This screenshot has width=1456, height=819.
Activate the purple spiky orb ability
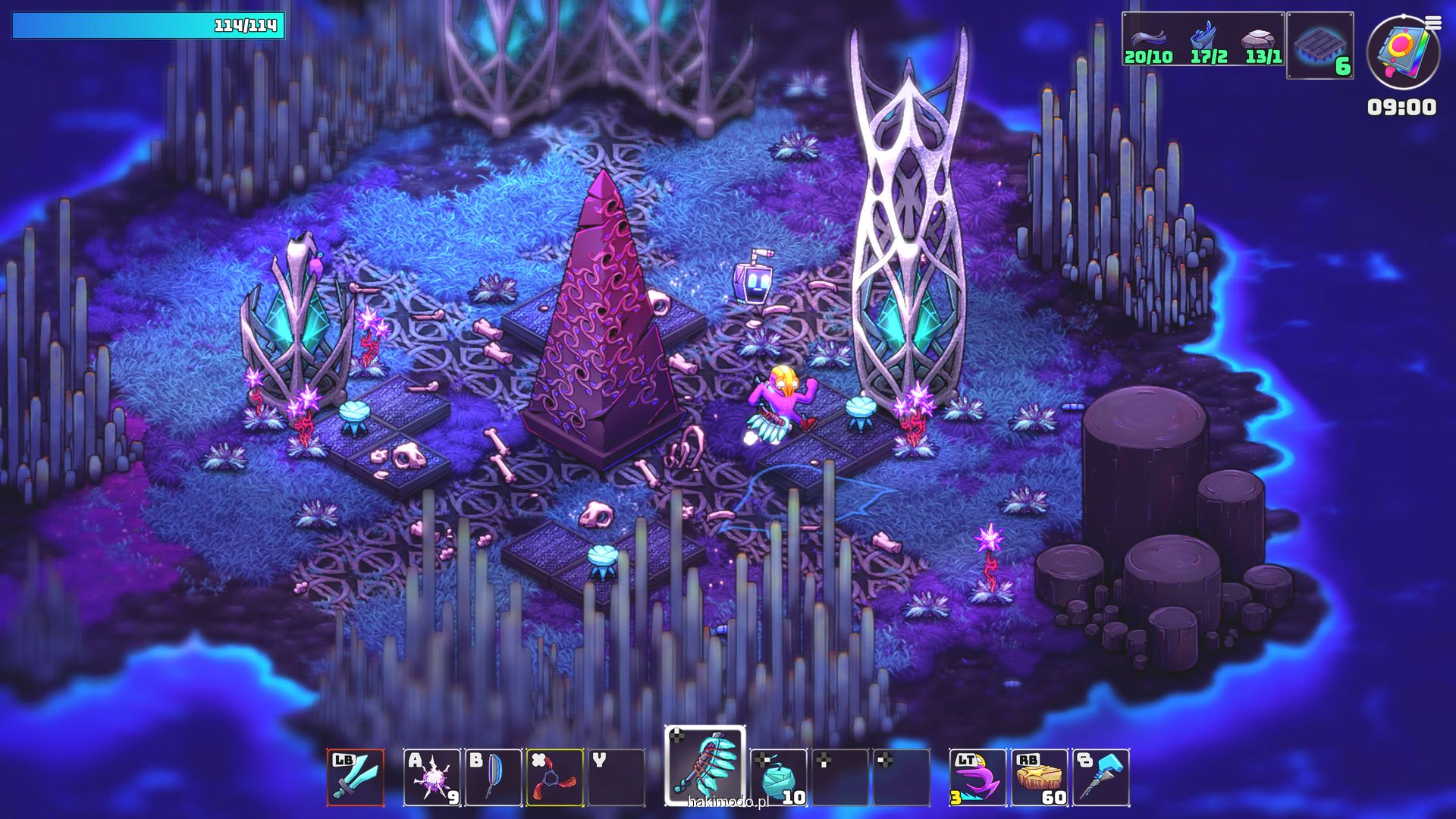(x=431, y=777)
